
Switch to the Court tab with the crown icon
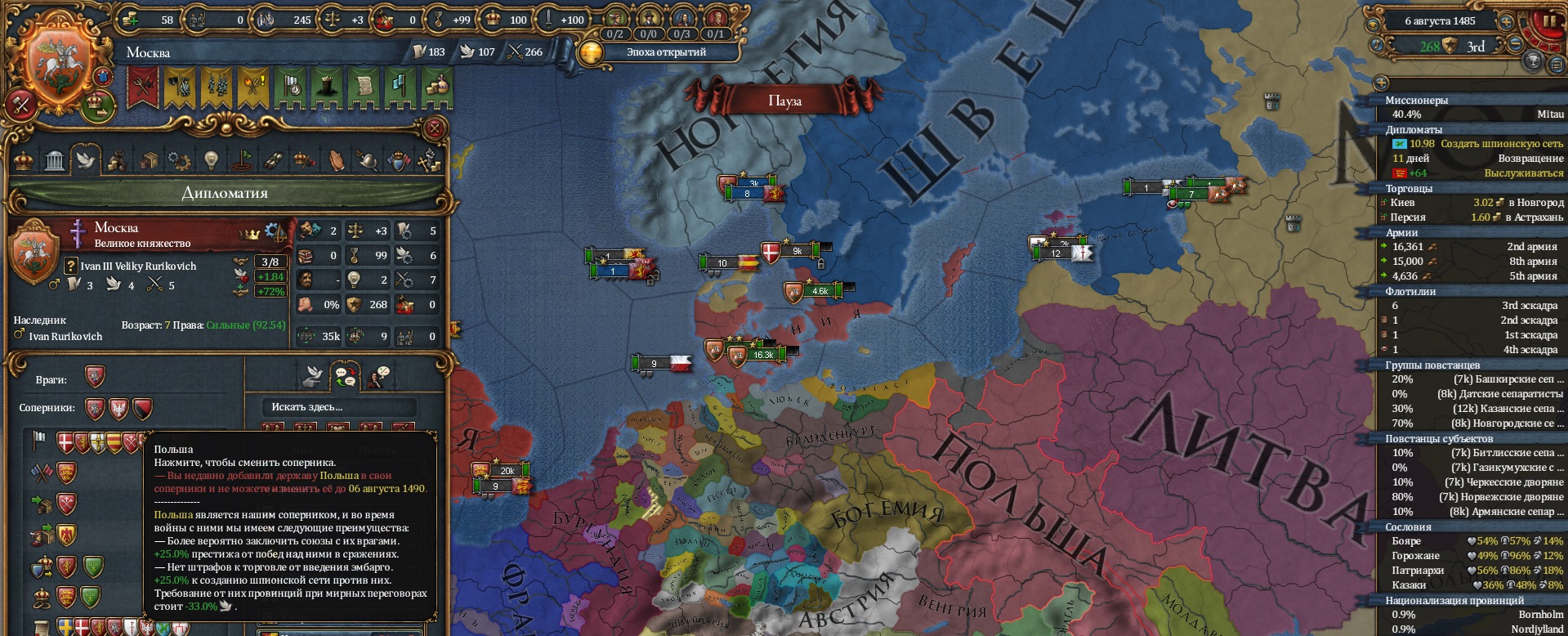point(23,160)
